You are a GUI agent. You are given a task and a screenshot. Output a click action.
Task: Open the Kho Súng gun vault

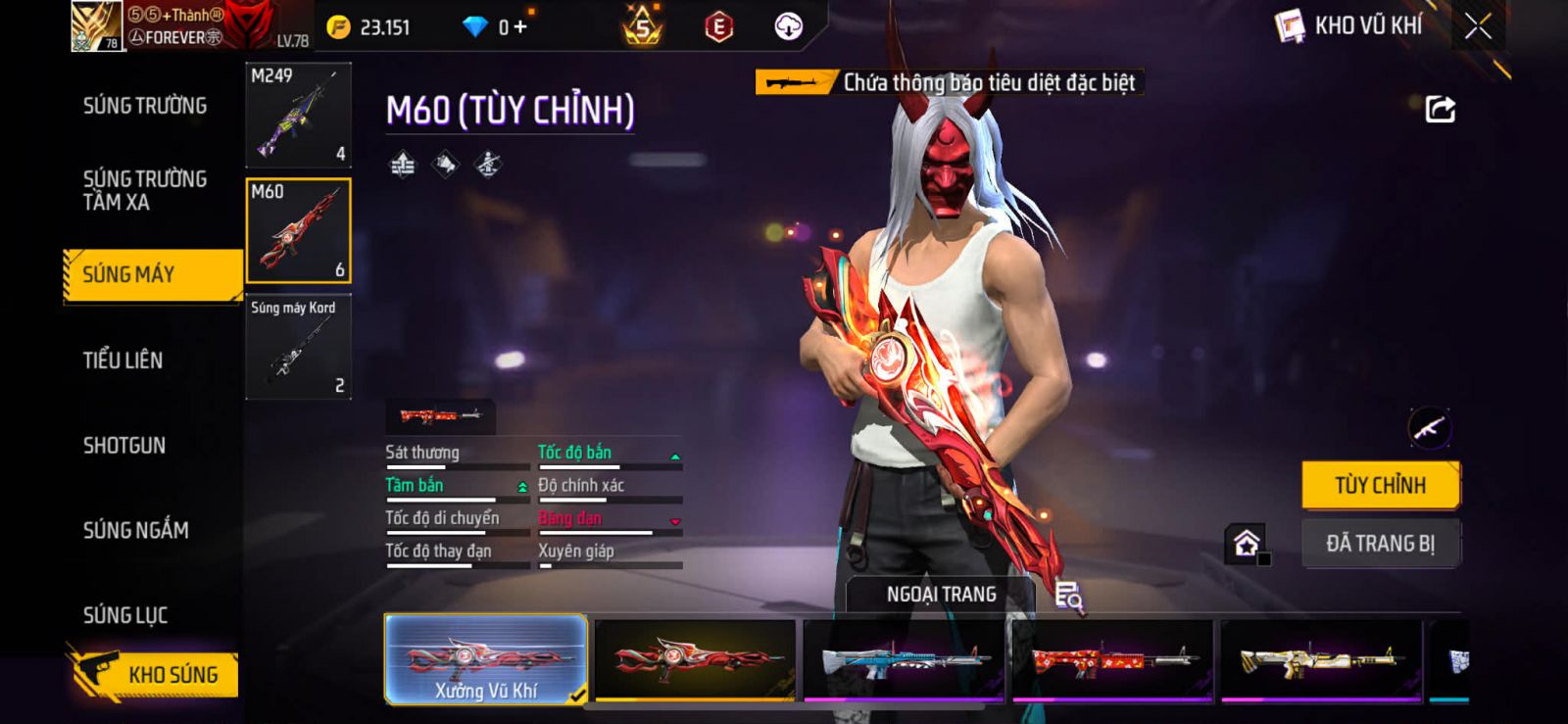[155, 674]
